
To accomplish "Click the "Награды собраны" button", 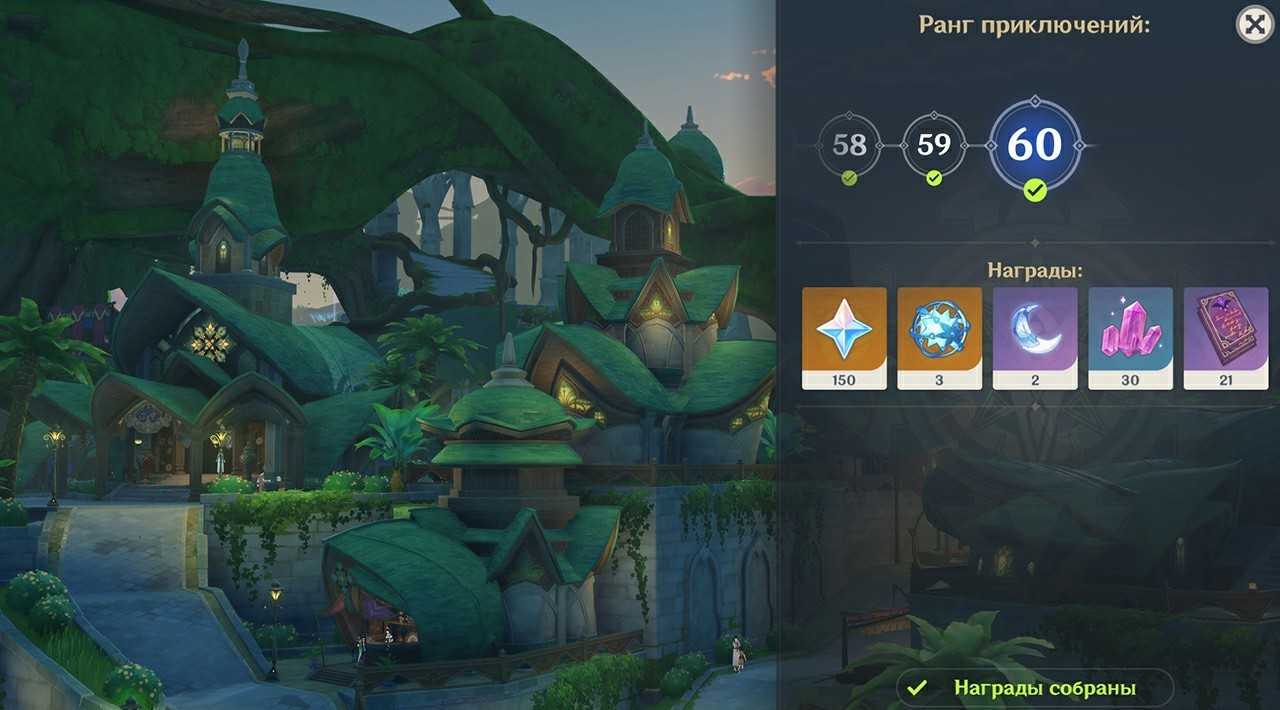I will tap(1034, 688).
